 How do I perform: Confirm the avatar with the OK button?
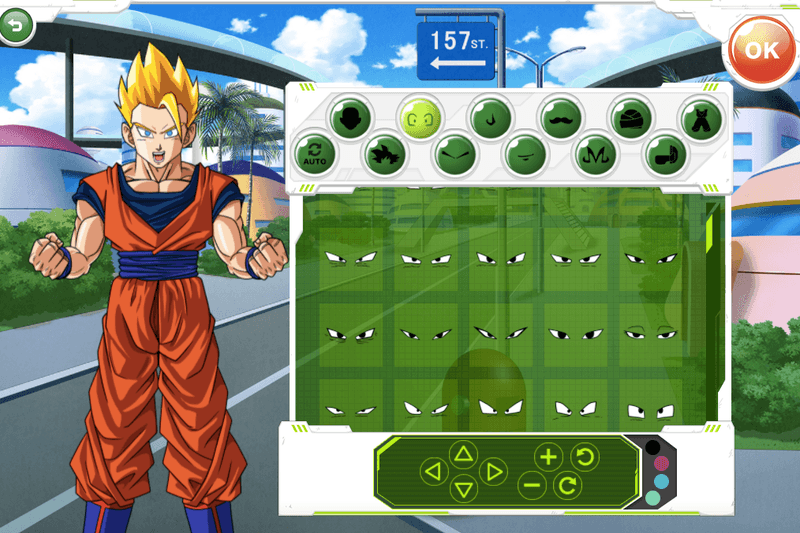pos(761,52)
